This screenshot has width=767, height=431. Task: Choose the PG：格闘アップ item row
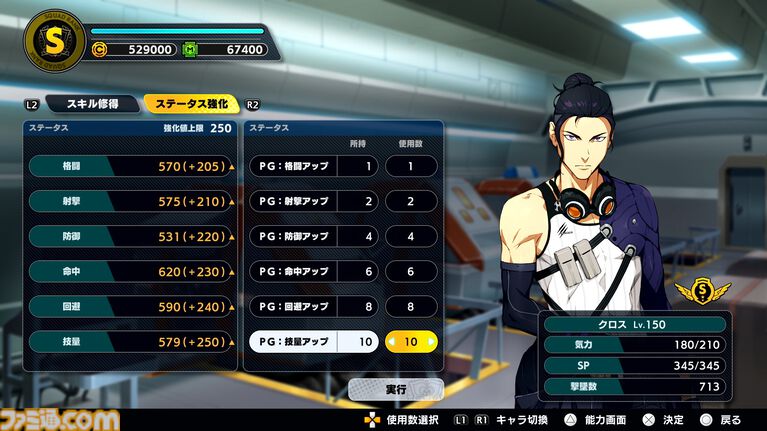(x=314, y=166)
